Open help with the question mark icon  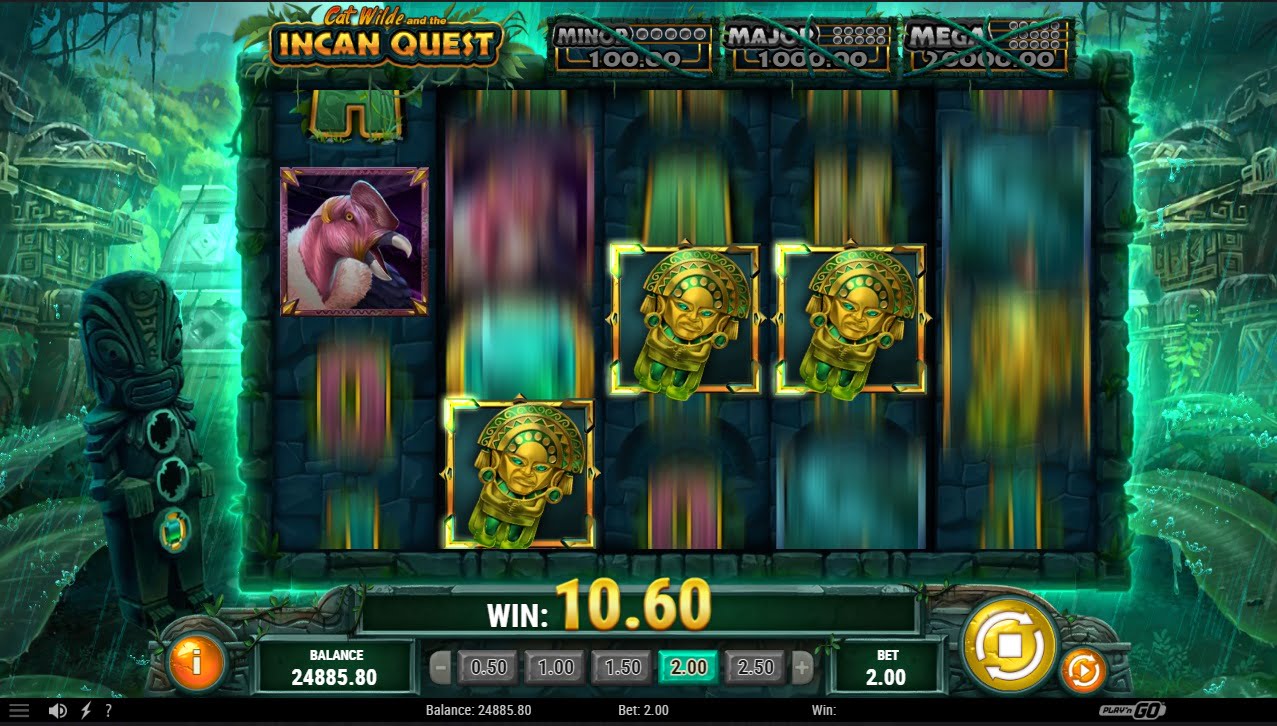(108, 711)
